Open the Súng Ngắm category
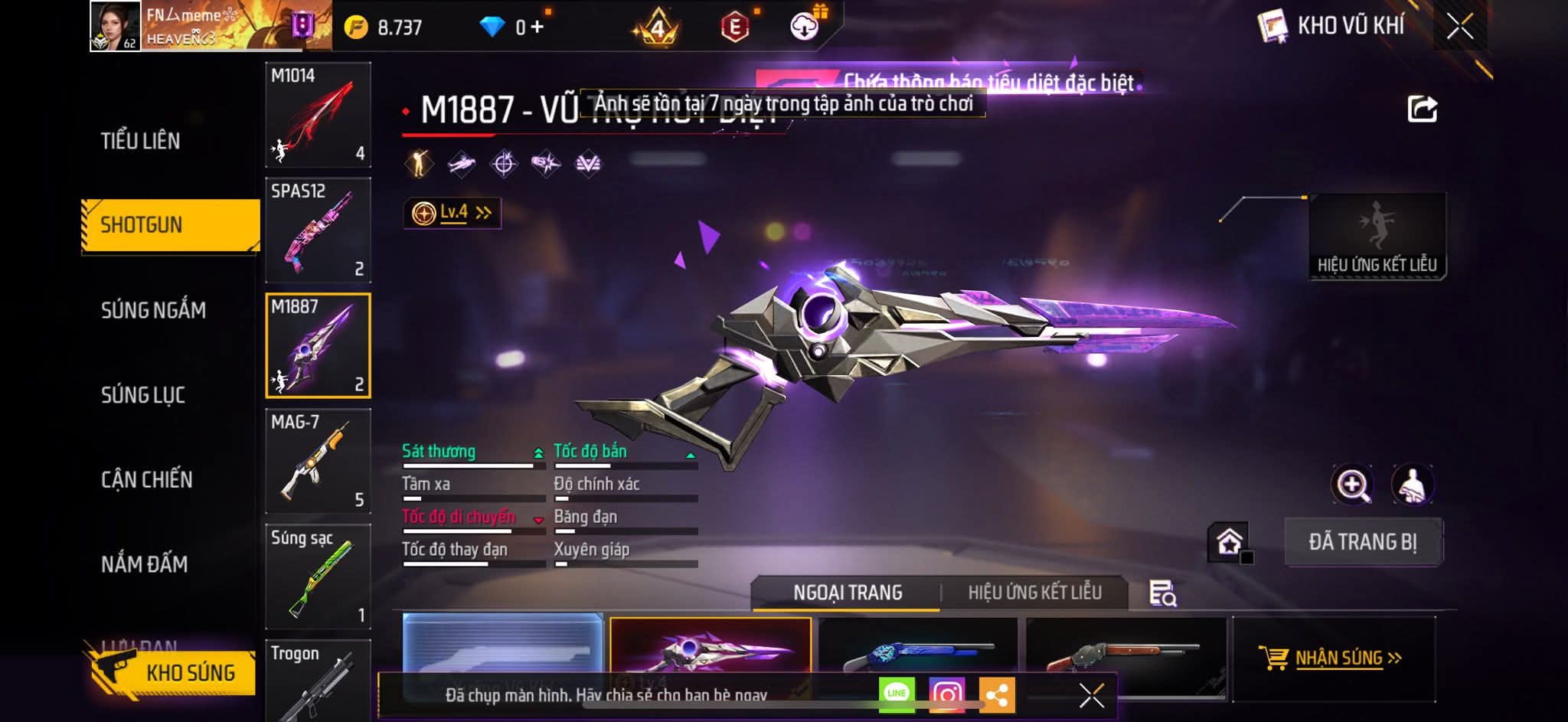The width and height of the screenshot is (1568, 722). 153,310
